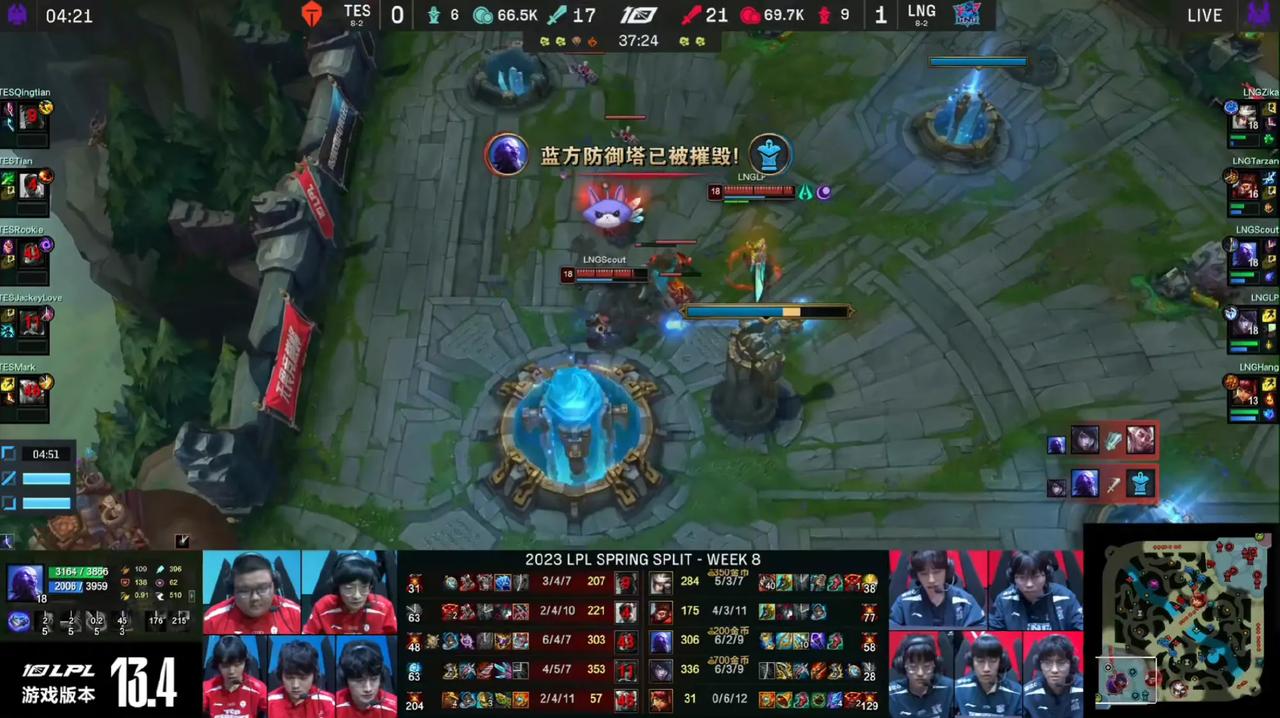Viewport: 1280px width, 718px height.
Task: Click TESMark's player panel
Action: coord(26,391)
